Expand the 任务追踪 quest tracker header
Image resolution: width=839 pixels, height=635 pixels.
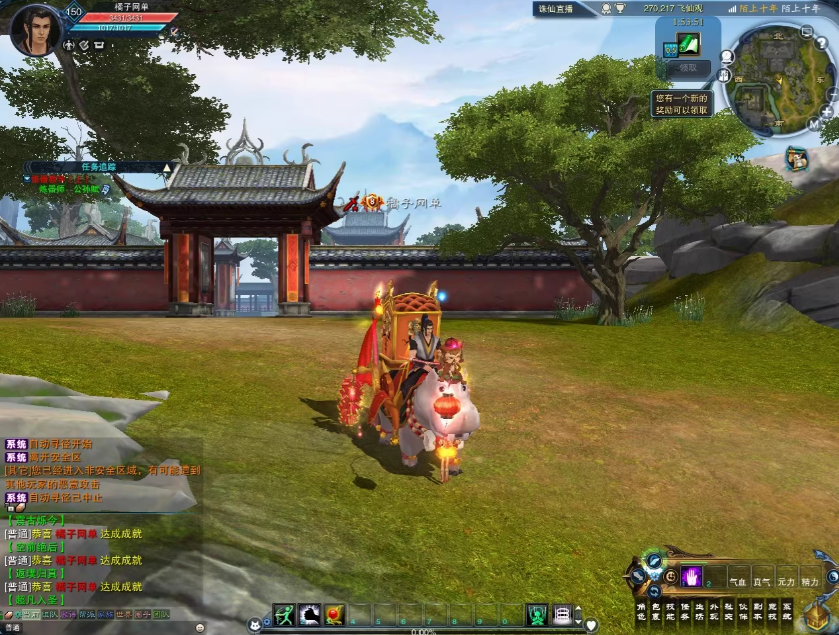[99, 166]
